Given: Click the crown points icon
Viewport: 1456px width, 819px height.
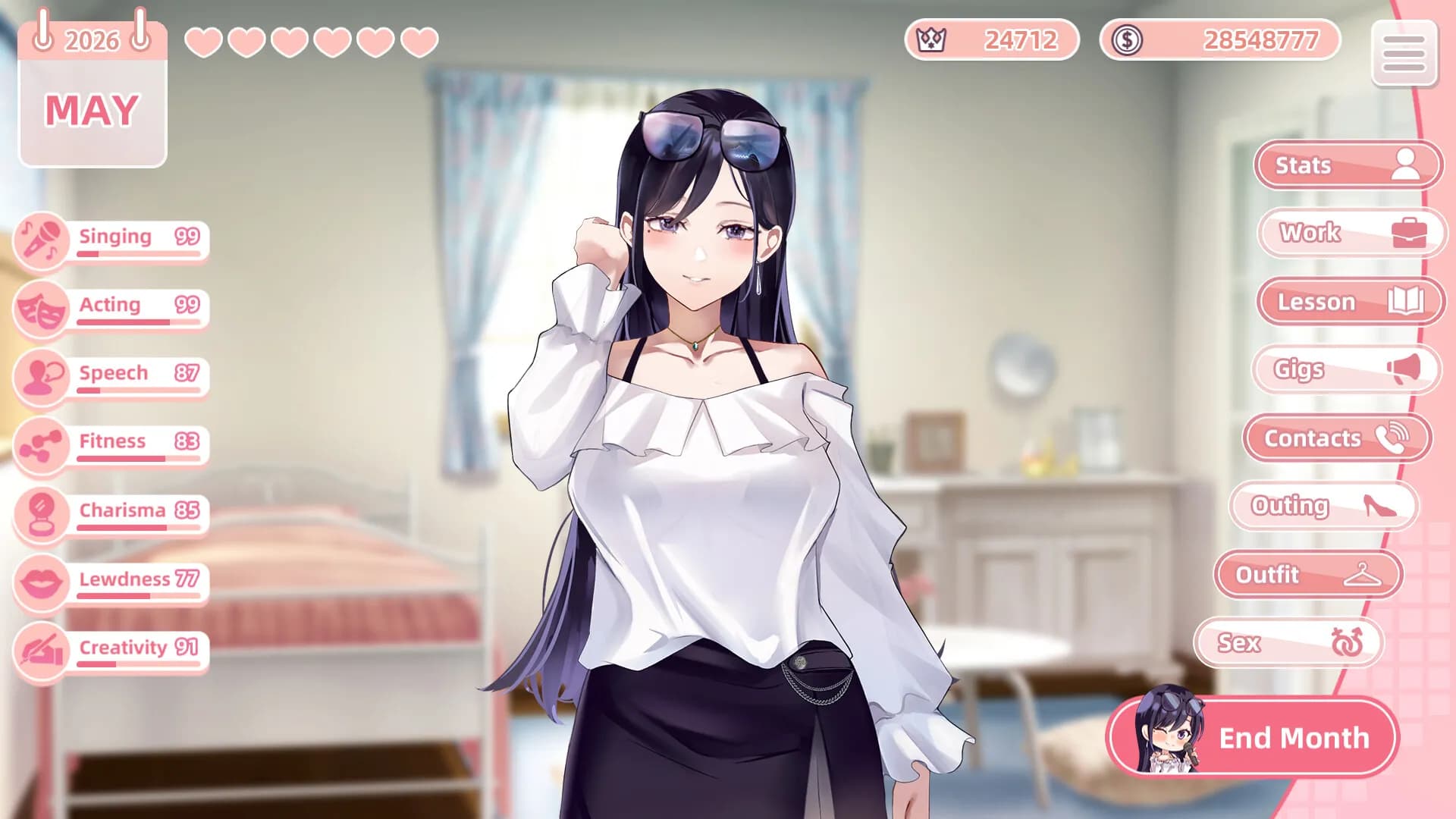Looking at the screenshot, I should tap(930, 40).
